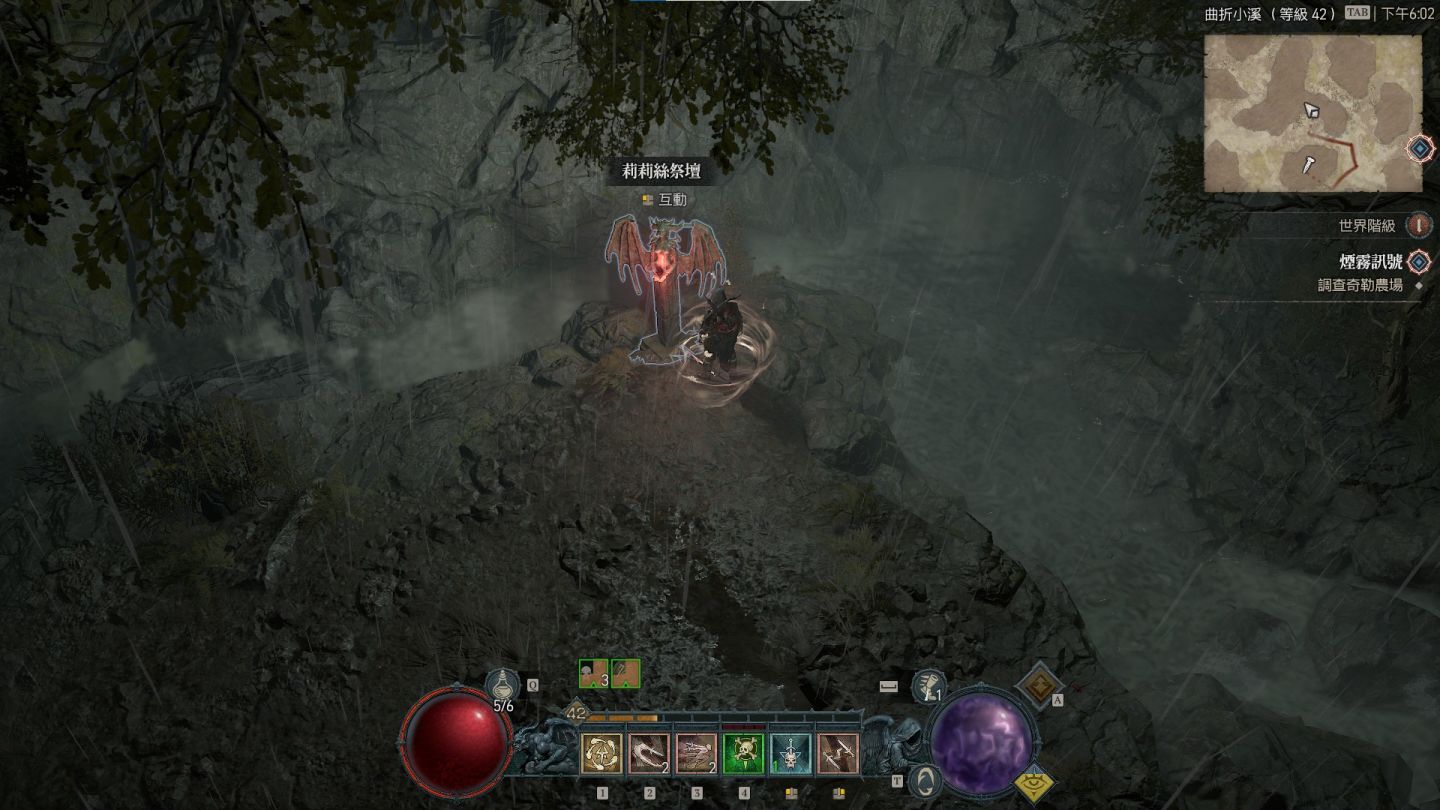
Task: Inspect the skull buff icon with count 3
Action: point(594,674)
